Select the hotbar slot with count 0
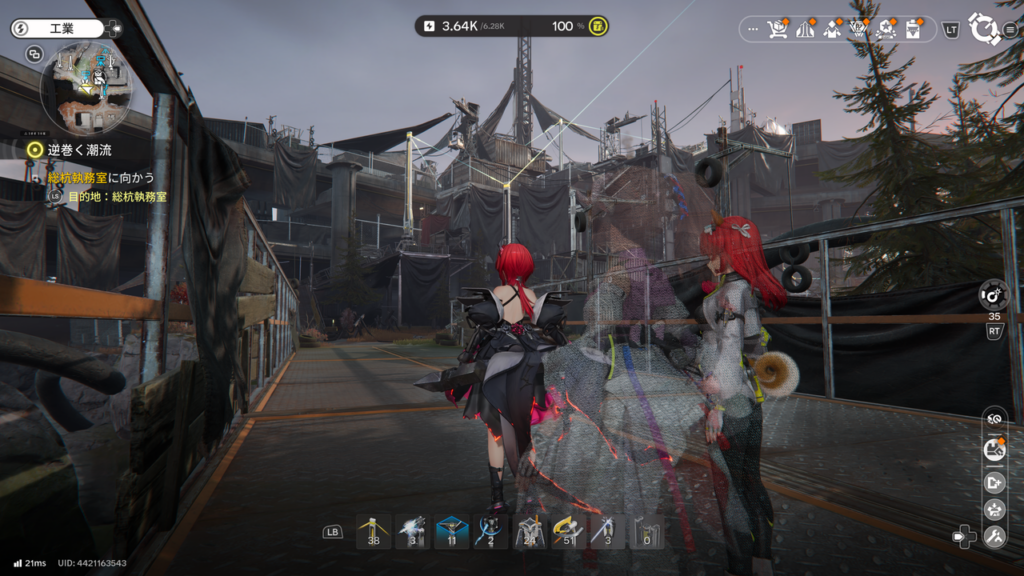Image resolution: width=1024 pixels, height=576 pixels. [x=645, y=531]
